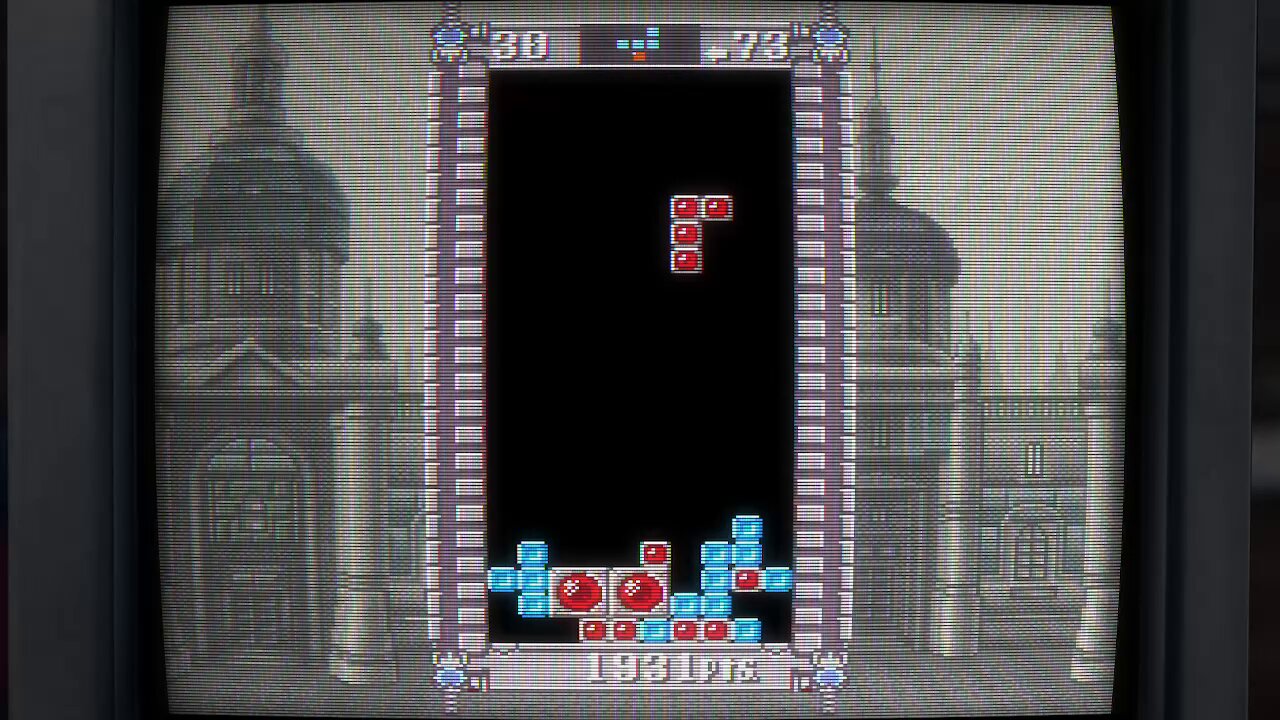Click the snowflake emblem in the top-left corner
Image resolution: width=1280 pixels, height=720 pixels.
click(x=447, y=40)
